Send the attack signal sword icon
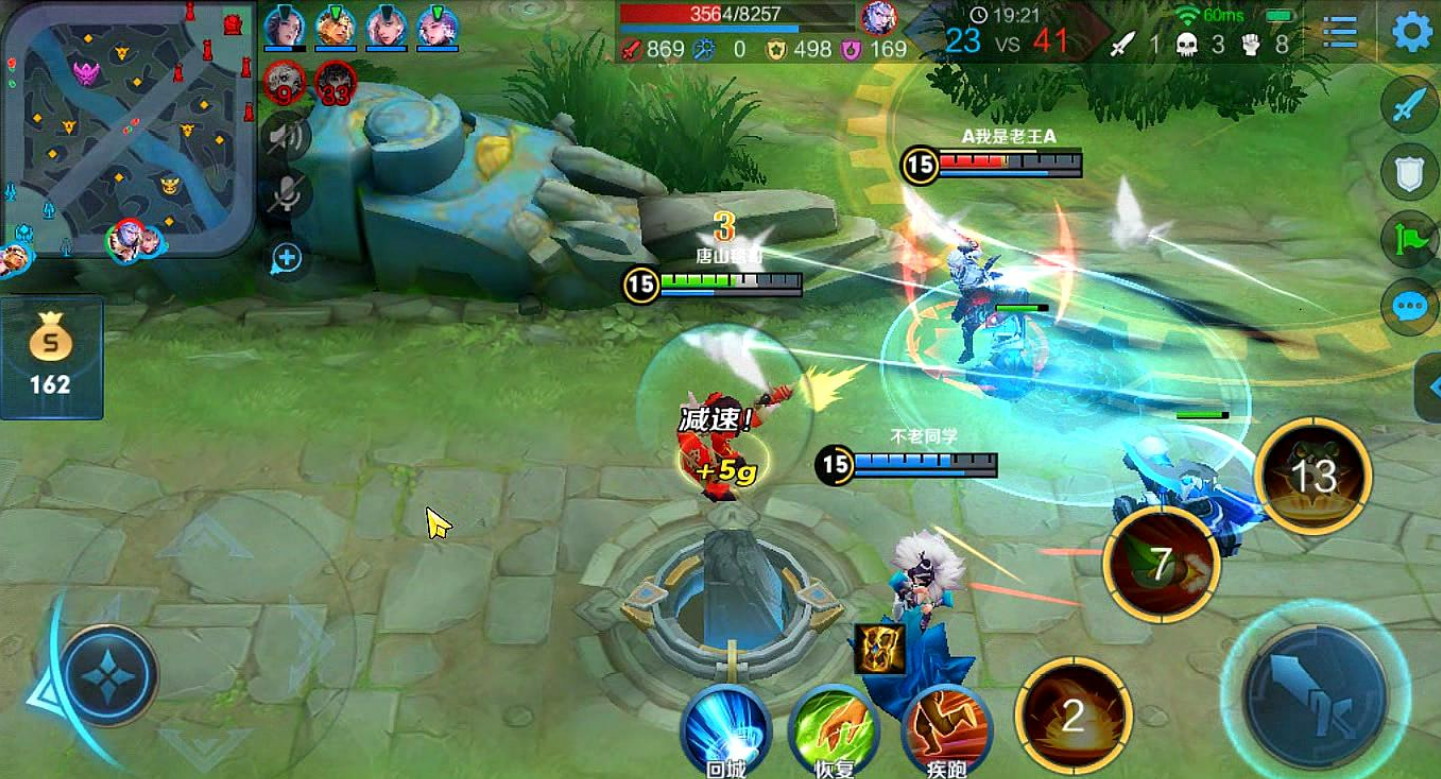This screenshot has height=779, width=1441. (1410, 104)
